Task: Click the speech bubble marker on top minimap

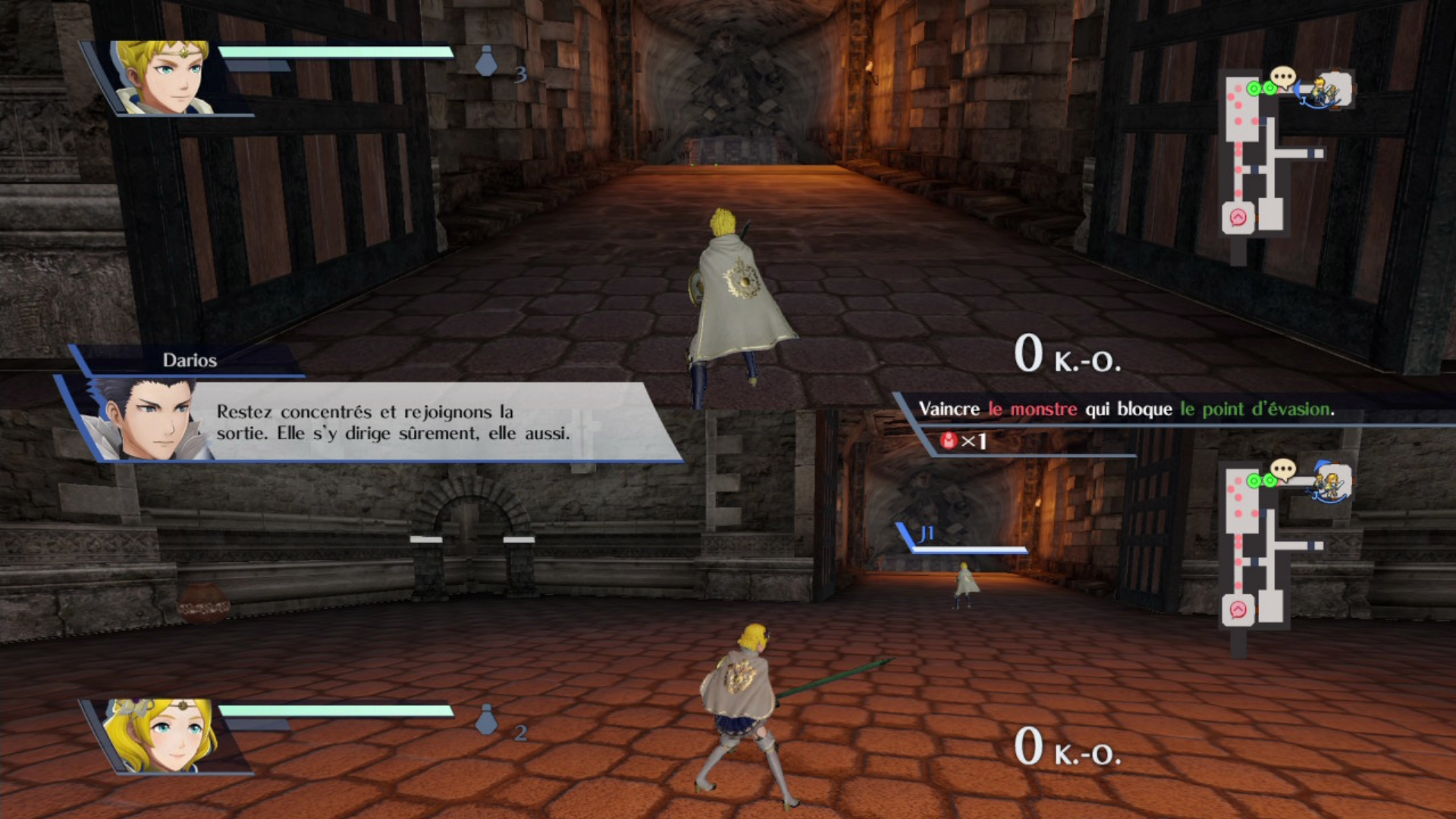Action: [x=1282, y=77]
